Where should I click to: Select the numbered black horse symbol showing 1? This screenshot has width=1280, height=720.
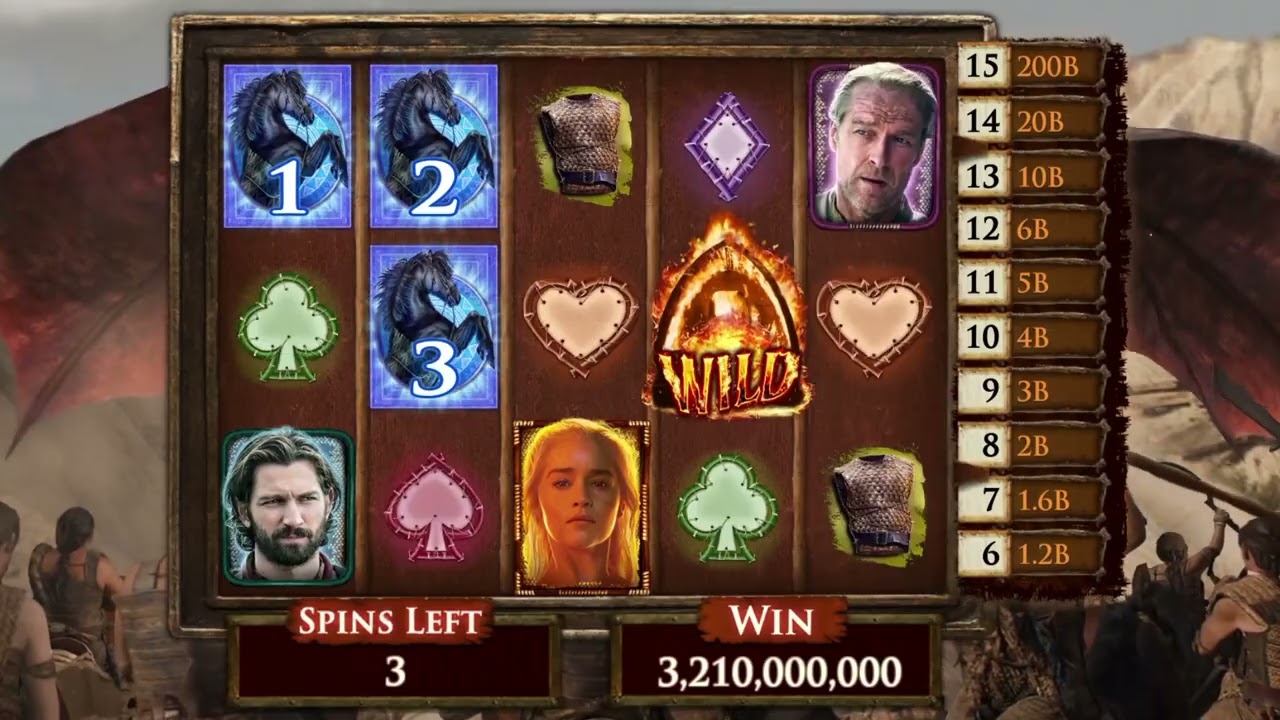coord(287,145)
